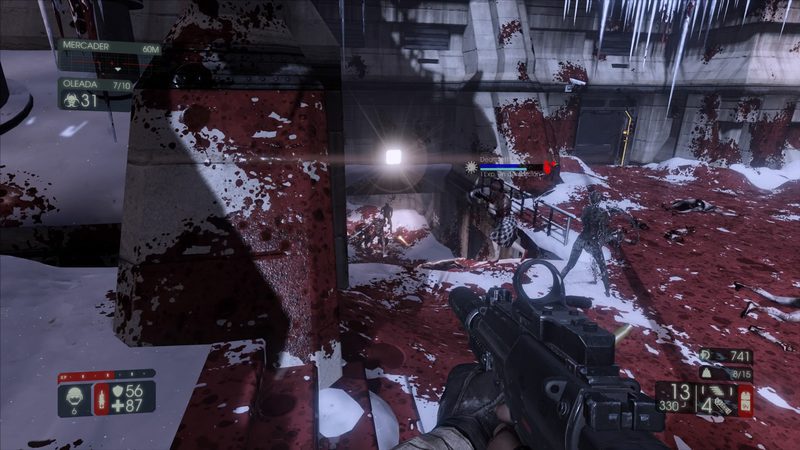The image size is (800, 450).
Task: Click the biohazard icon in the Oleada panel
Action: tap(69, 100)
